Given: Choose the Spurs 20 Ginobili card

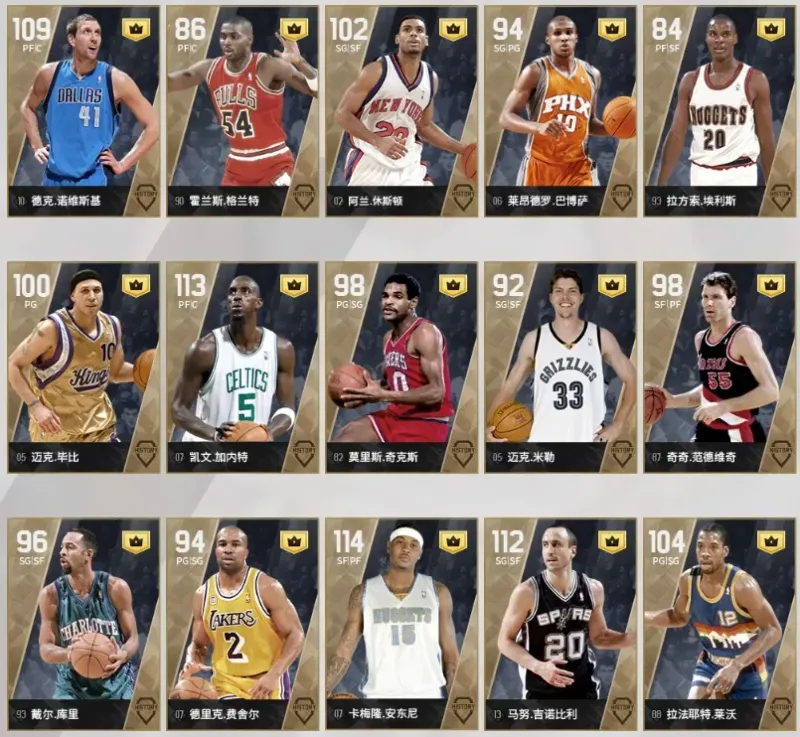Looking at the screenshot, I should pos(560,622).
